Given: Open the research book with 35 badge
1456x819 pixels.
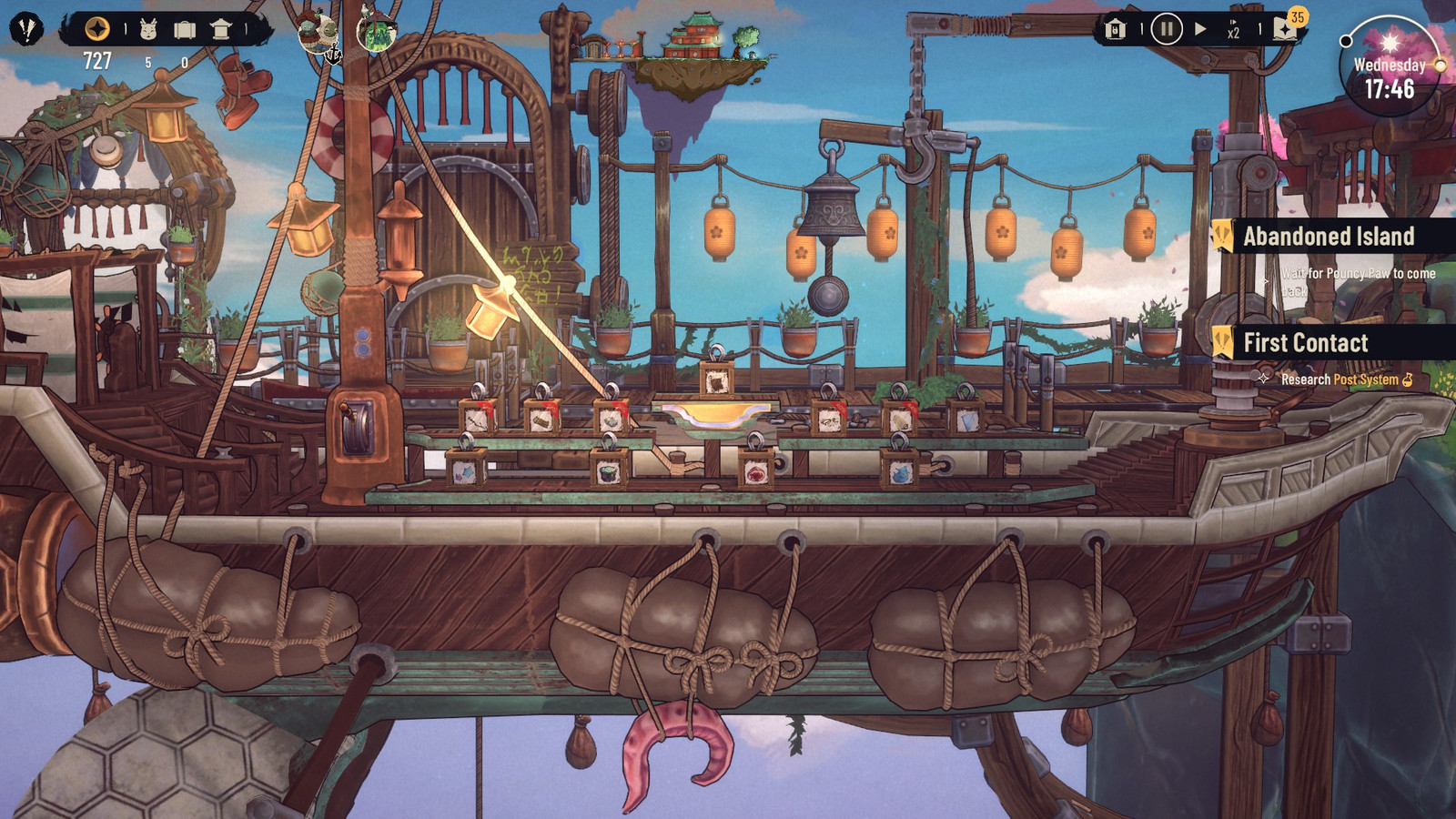Looking at the screenshot, I should pos(1286,28).
